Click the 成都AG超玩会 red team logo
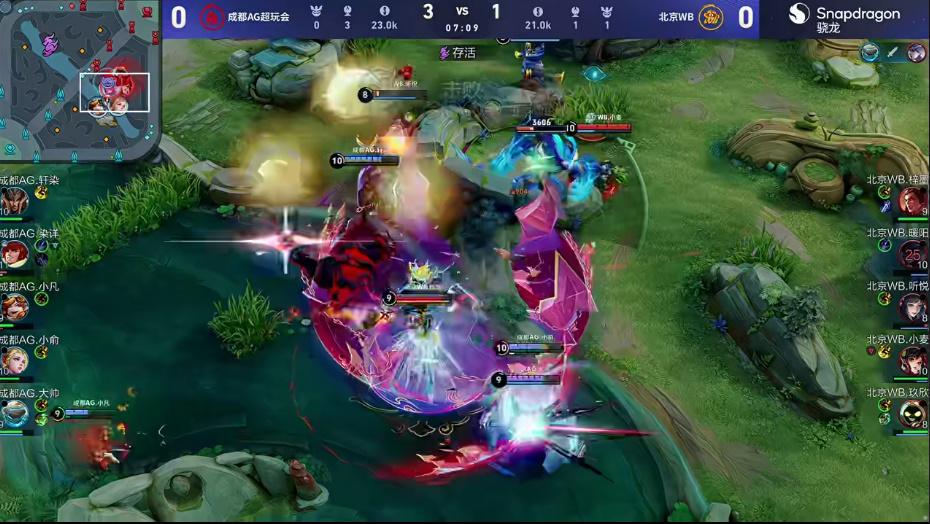930x524 pixels. pyautogui.click(x=211, y=17)
